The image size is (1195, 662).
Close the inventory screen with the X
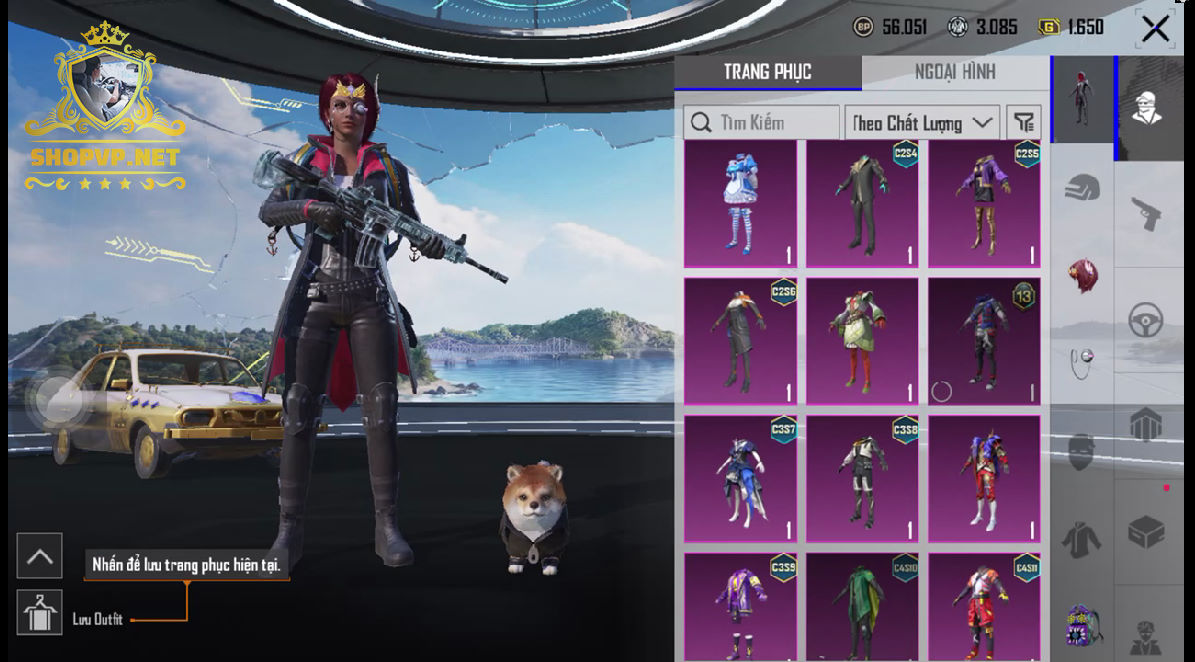tap(1155, 29)
